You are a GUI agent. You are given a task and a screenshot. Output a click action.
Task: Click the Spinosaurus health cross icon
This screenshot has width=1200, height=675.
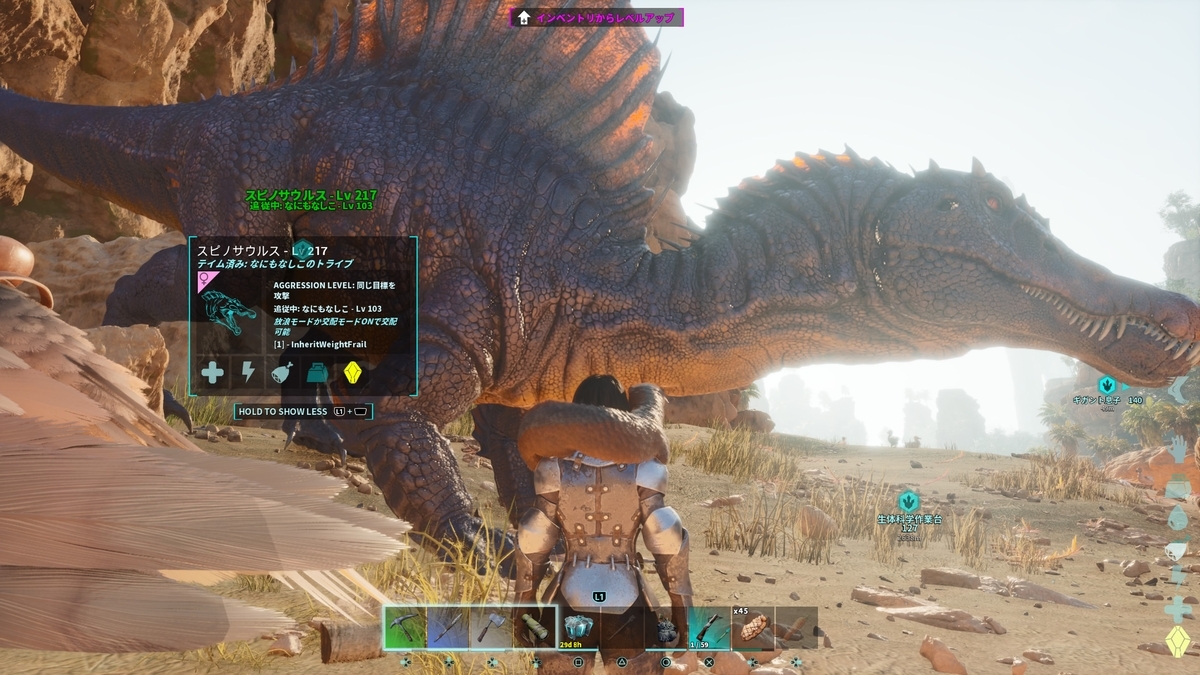(x=213, y=373)
